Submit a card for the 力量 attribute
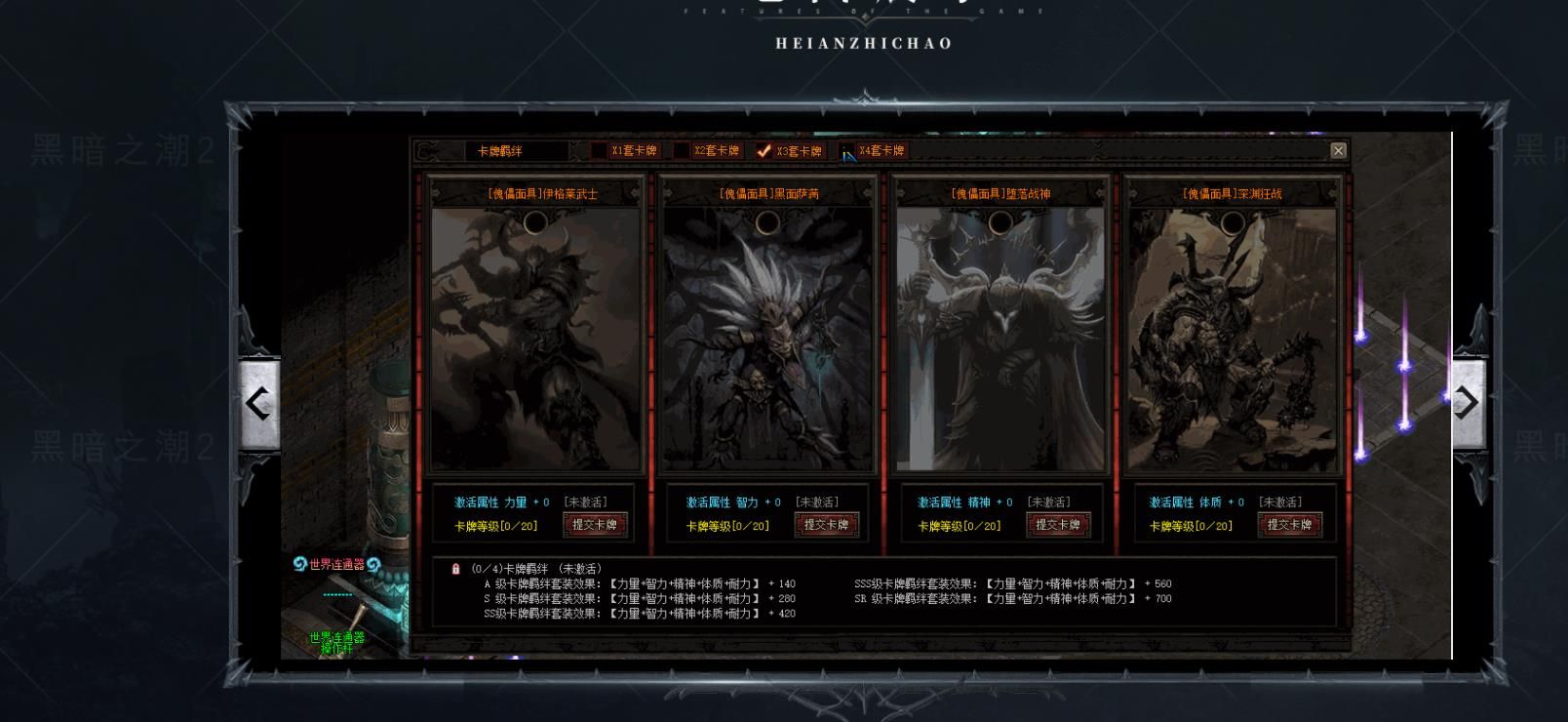The image size is (1568, 722). coord(595,525)
